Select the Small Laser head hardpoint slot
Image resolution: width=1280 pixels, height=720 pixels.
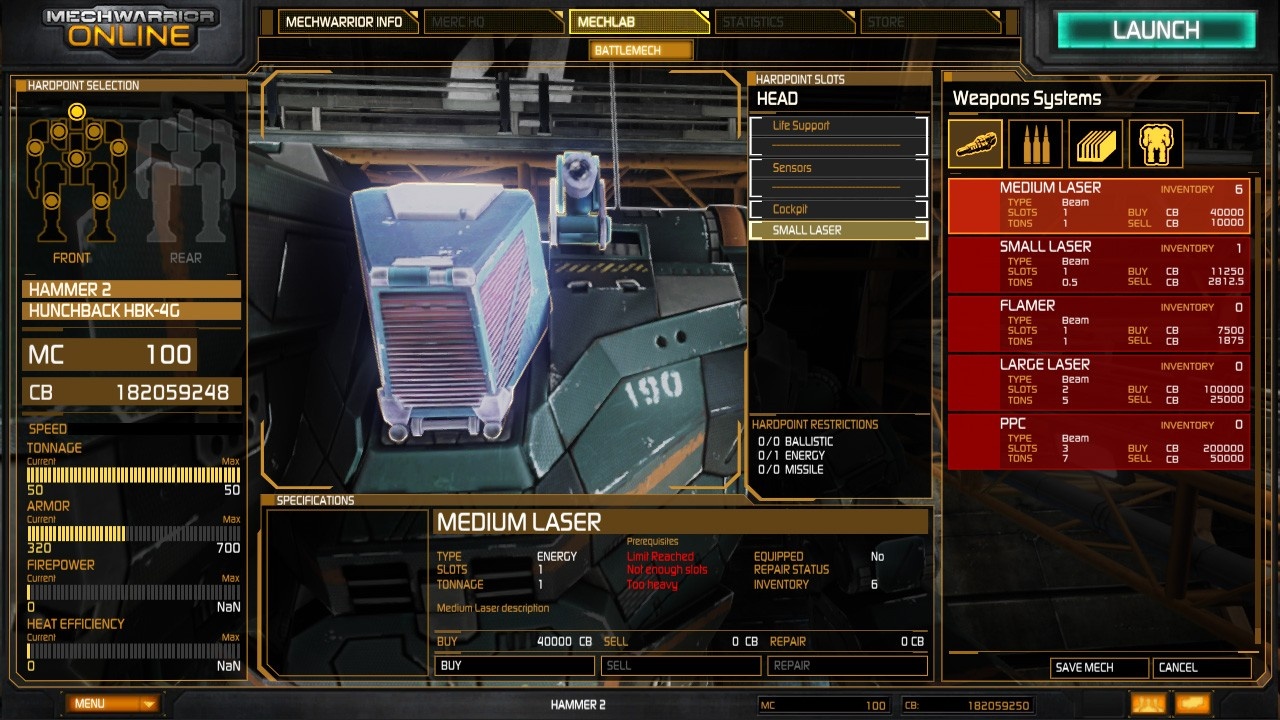(838, 230)
